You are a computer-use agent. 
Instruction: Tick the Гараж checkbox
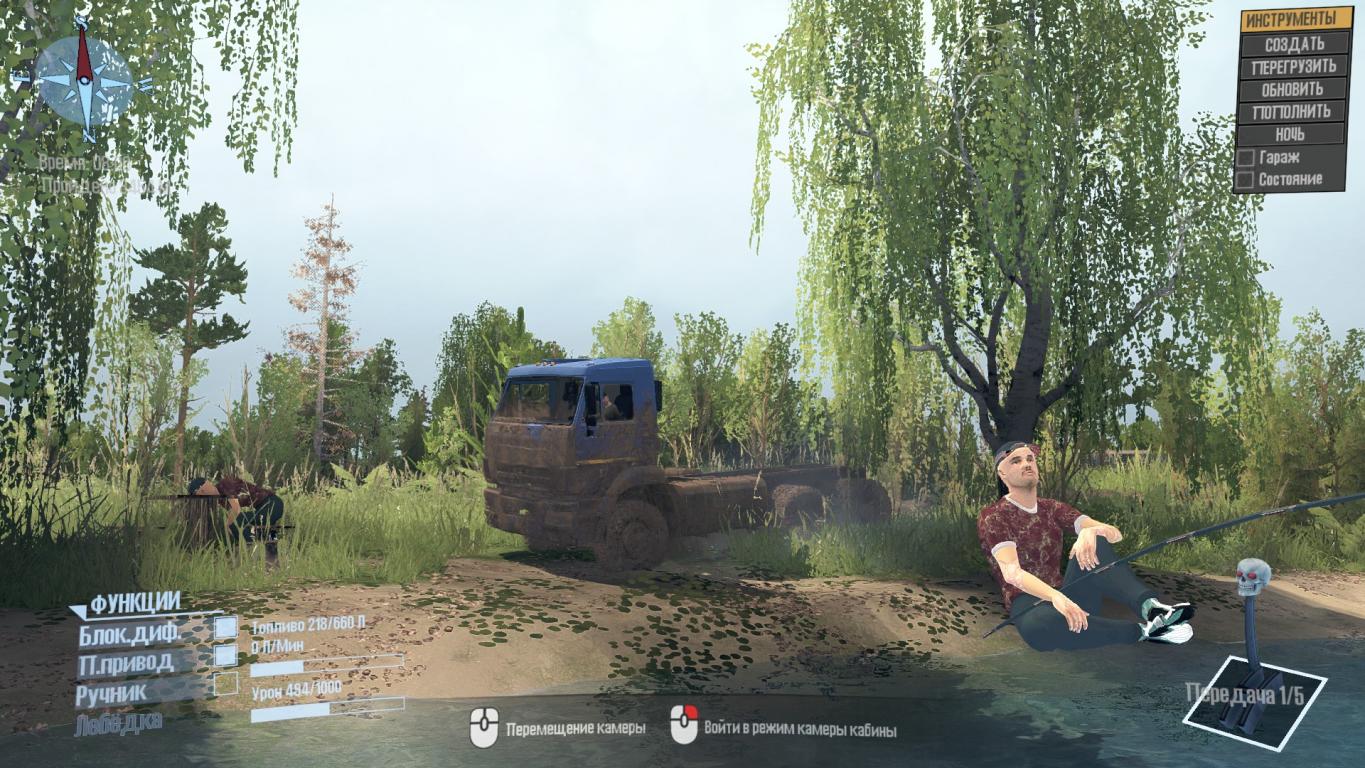[x=1246, y=157]
